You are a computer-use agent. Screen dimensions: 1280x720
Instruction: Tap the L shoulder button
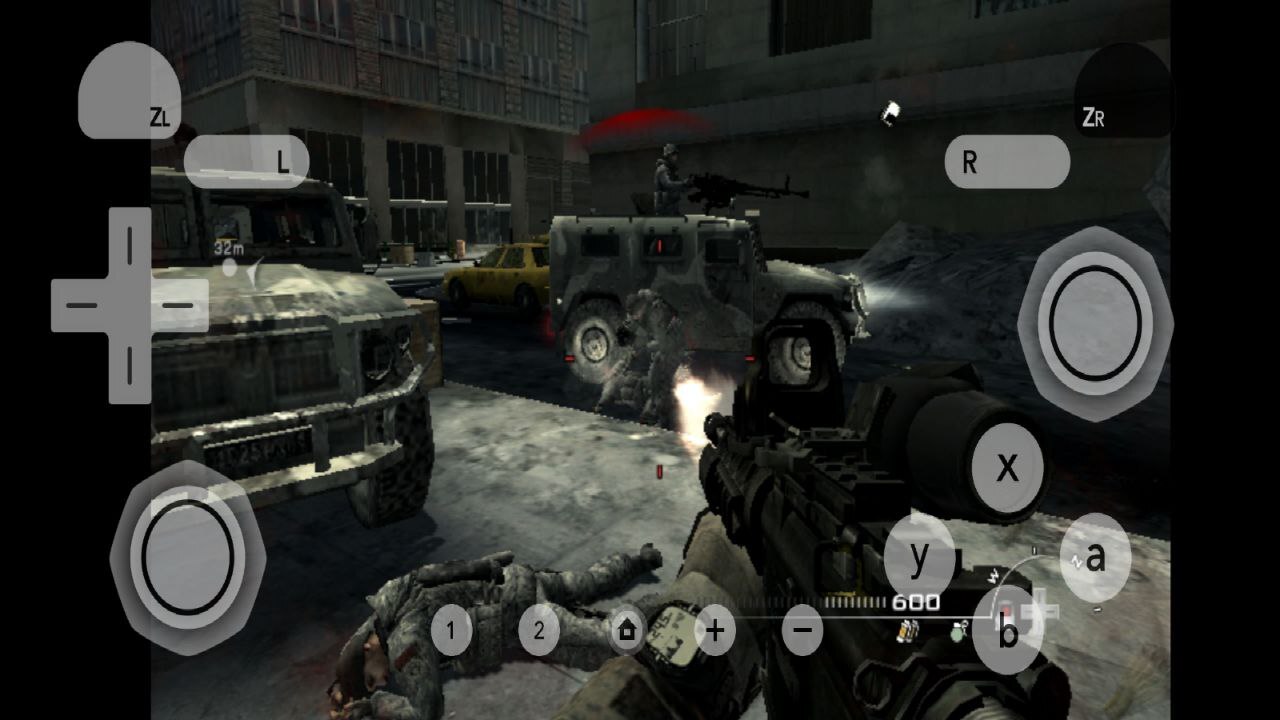coord(246,161)
